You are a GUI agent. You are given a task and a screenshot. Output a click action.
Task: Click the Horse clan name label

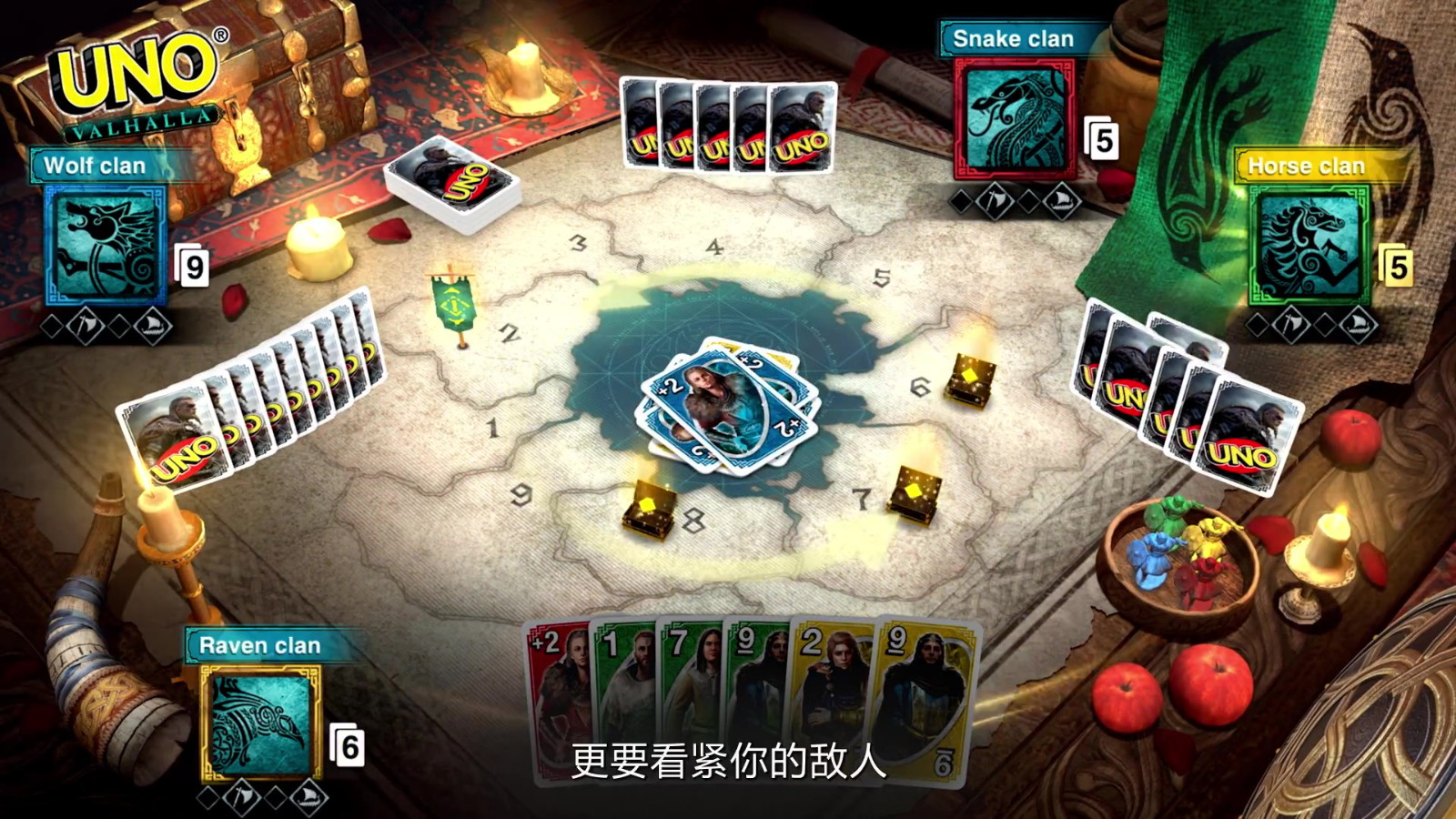1304,167
